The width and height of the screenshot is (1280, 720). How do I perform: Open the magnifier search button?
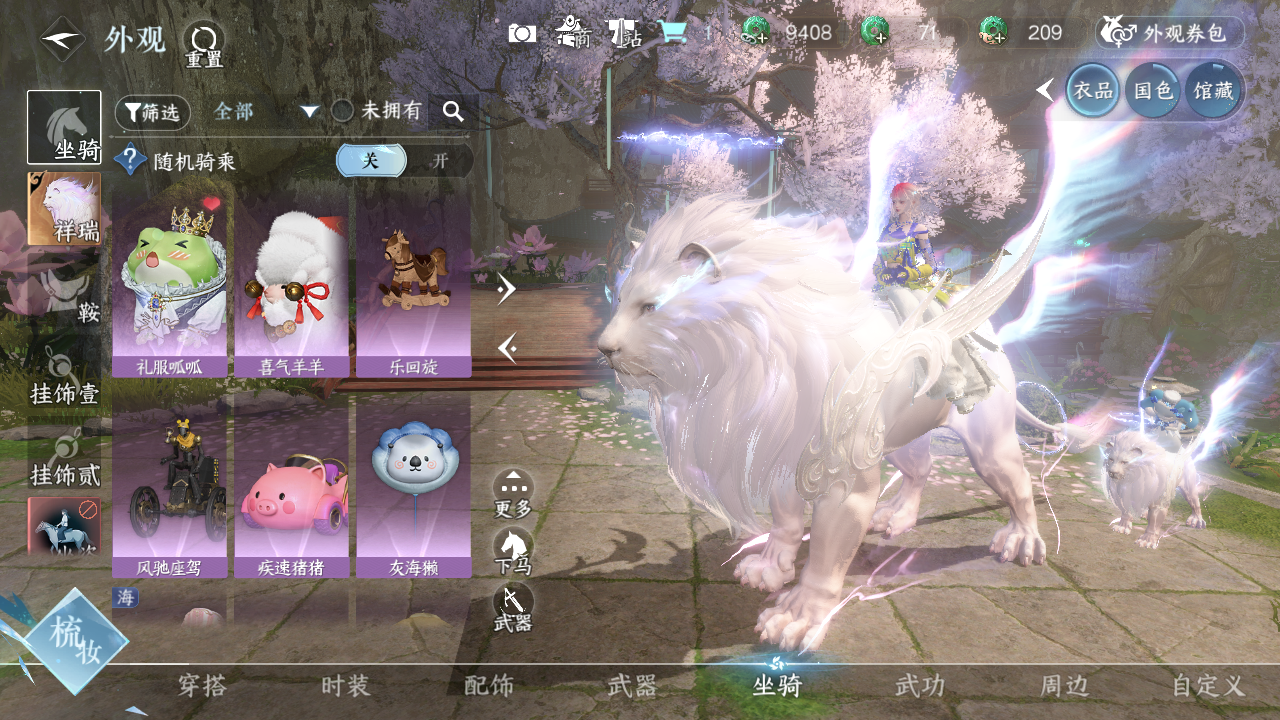coord(453,112)
